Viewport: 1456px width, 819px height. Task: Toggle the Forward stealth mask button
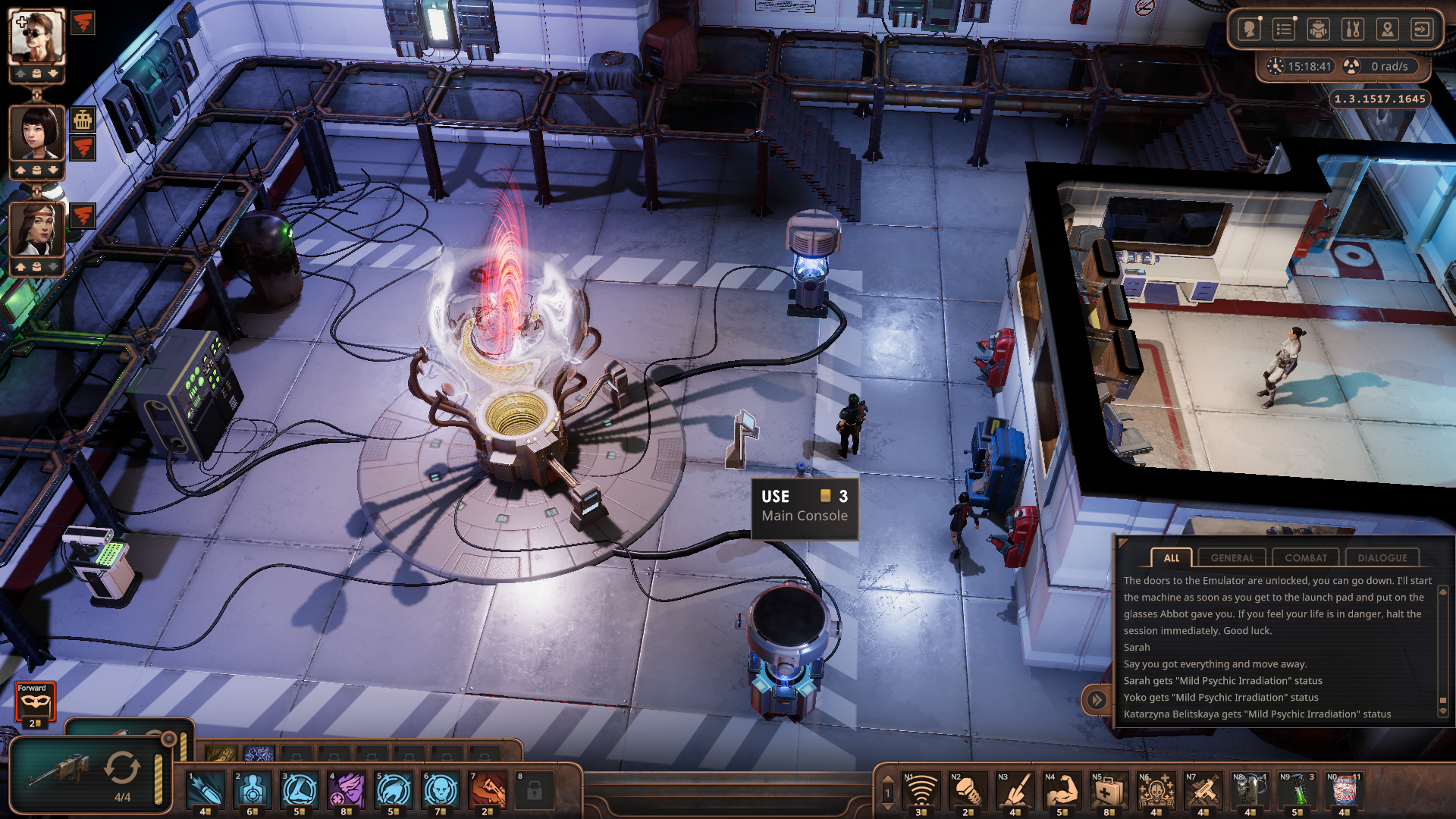[35, 702]
